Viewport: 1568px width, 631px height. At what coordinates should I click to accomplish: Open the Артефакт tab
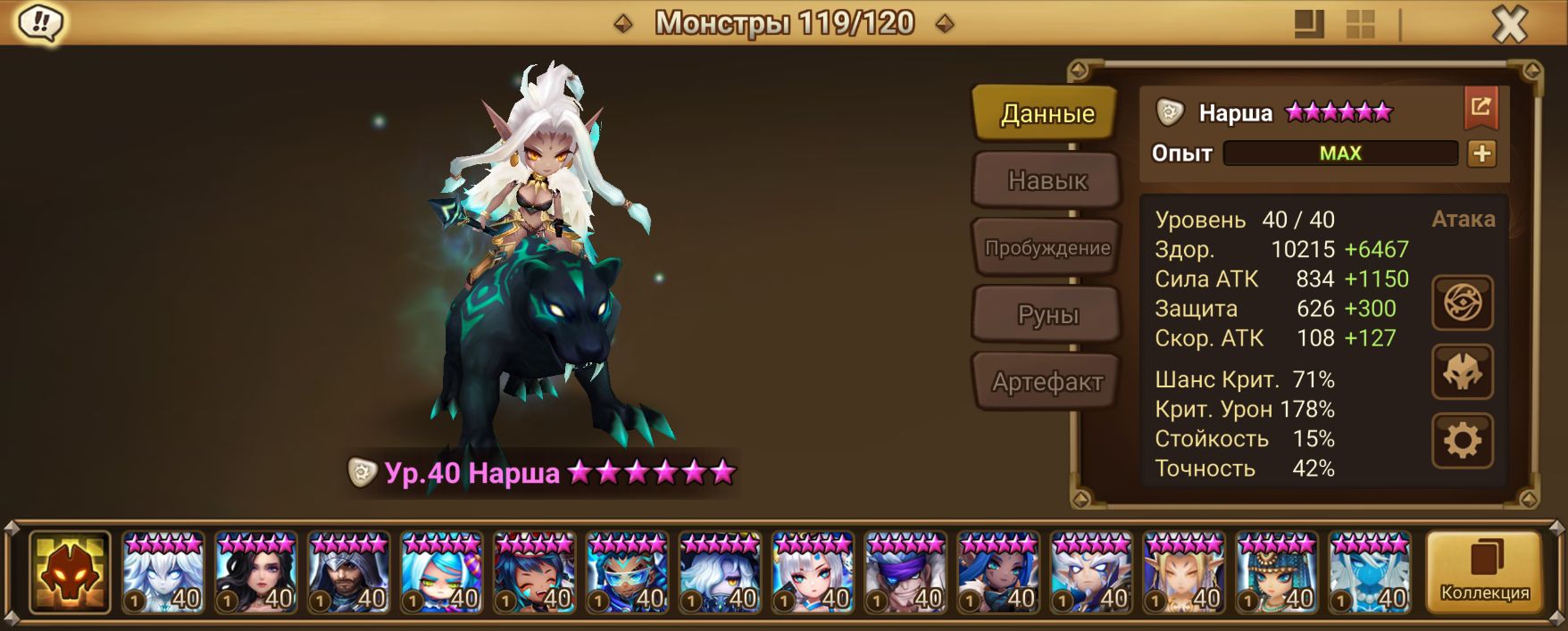coord(1047,382)
